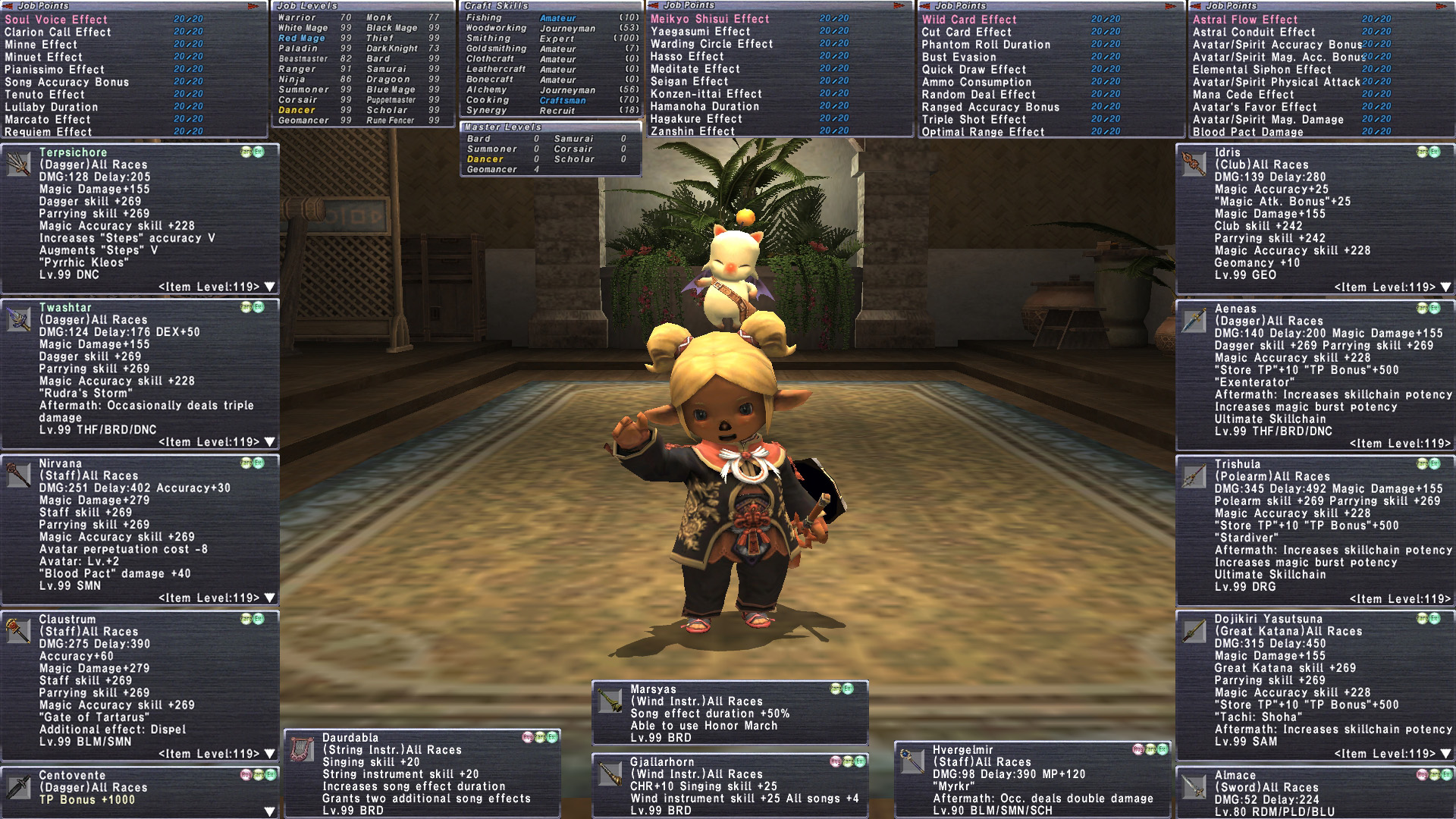The height and width of the screenshot is (819, 1456).
Task: Expand the Terpsichore tooltip with its down arrow
Action: click(x=269, y=287)
